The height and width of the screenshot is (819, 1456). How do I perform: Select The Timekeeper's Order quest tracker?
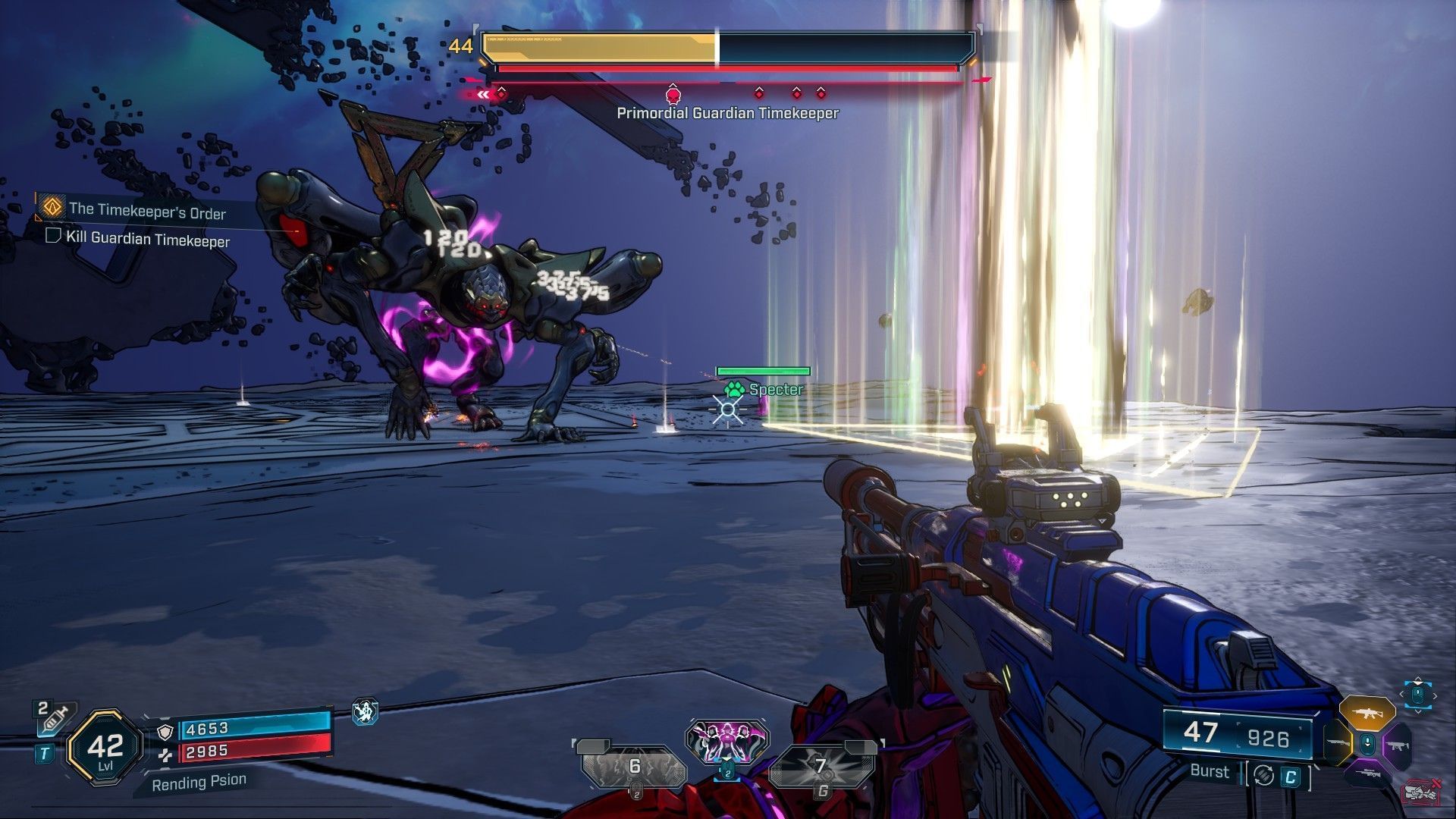147,211
